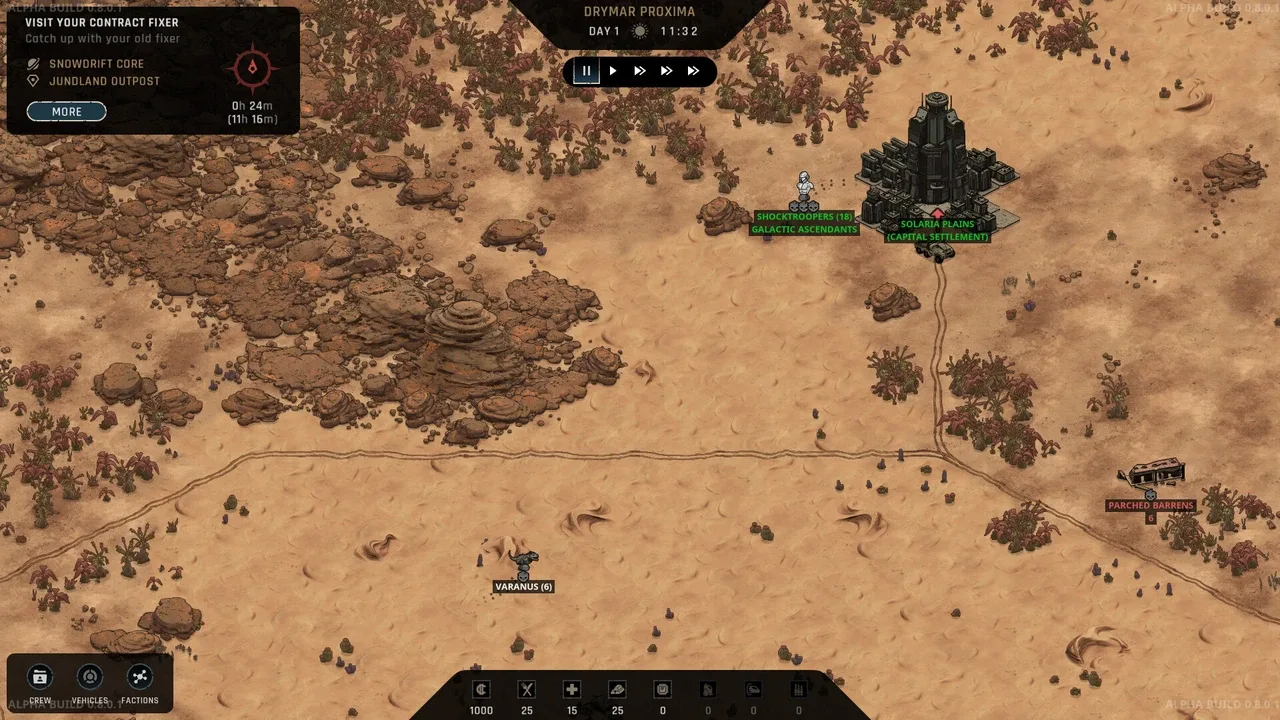The width and height of the screenshot is (1280, 720).
Task: Click the credits currency icon
Action: point(481,689)
